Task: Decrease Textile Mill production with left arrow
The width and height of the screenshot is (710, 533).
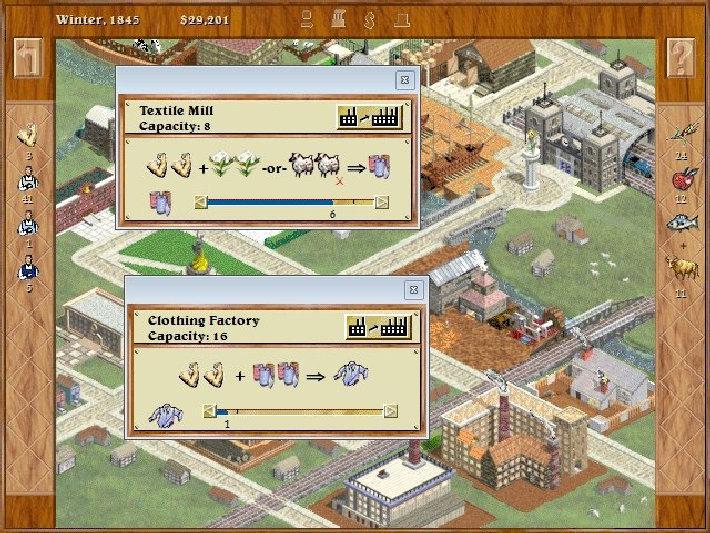Action: pos(201,202)
